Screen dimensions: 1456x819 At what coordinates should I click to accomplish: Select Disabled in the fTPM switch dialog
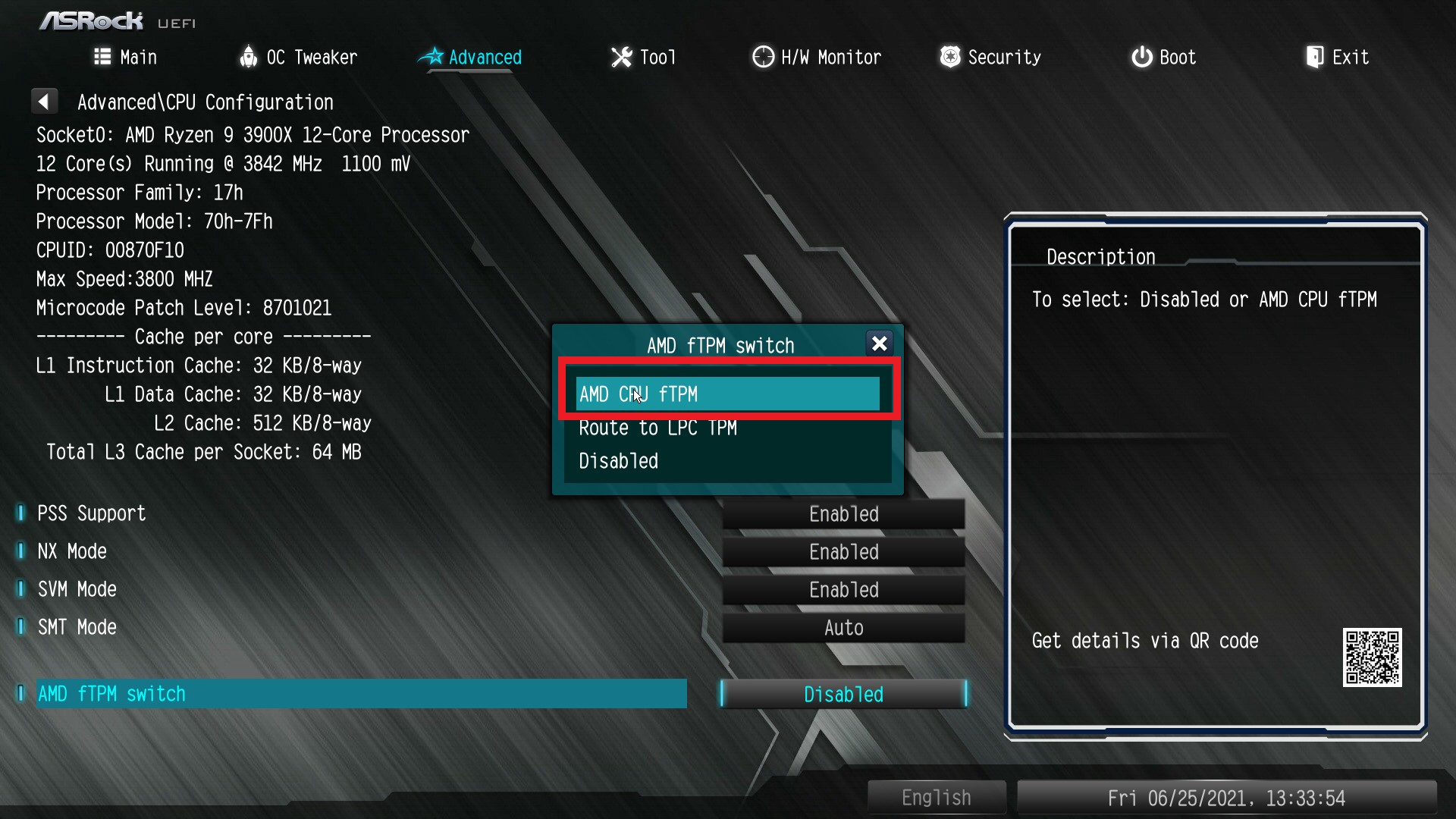617,461
